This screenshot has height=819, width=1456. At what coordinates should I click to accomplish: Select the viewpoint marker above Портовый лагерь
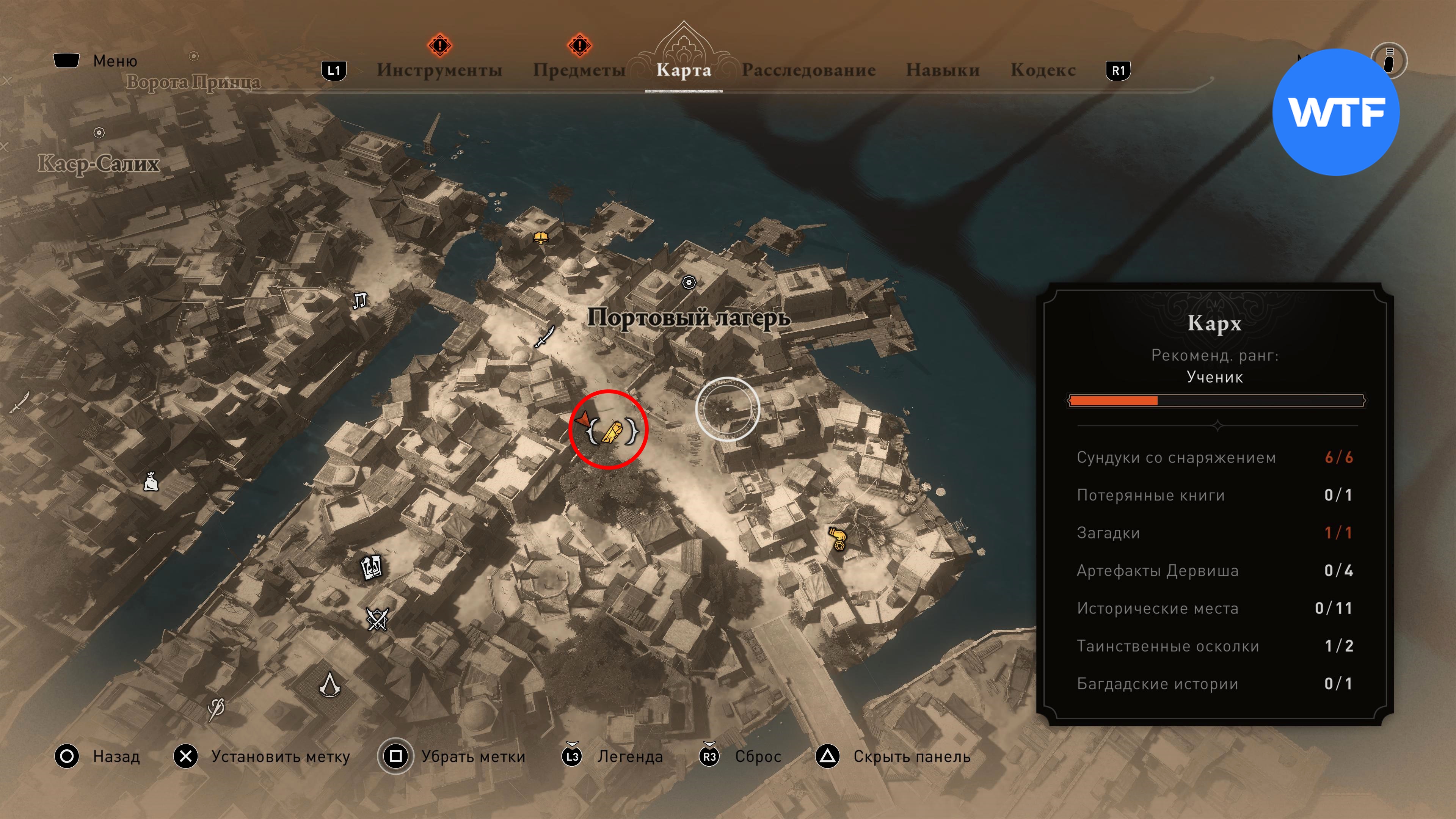click(x=689, y=282)
